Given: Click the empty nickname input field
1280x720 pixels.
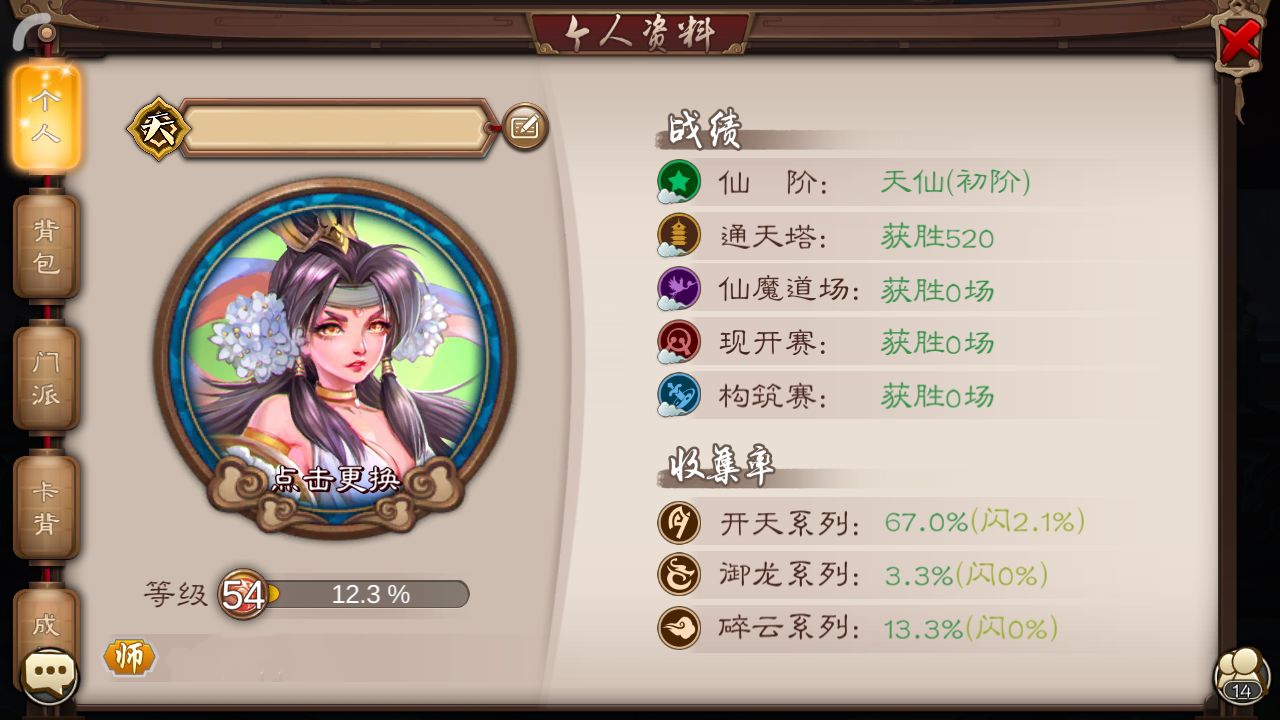Looking at the screenshot, I should tap(340, 128).
